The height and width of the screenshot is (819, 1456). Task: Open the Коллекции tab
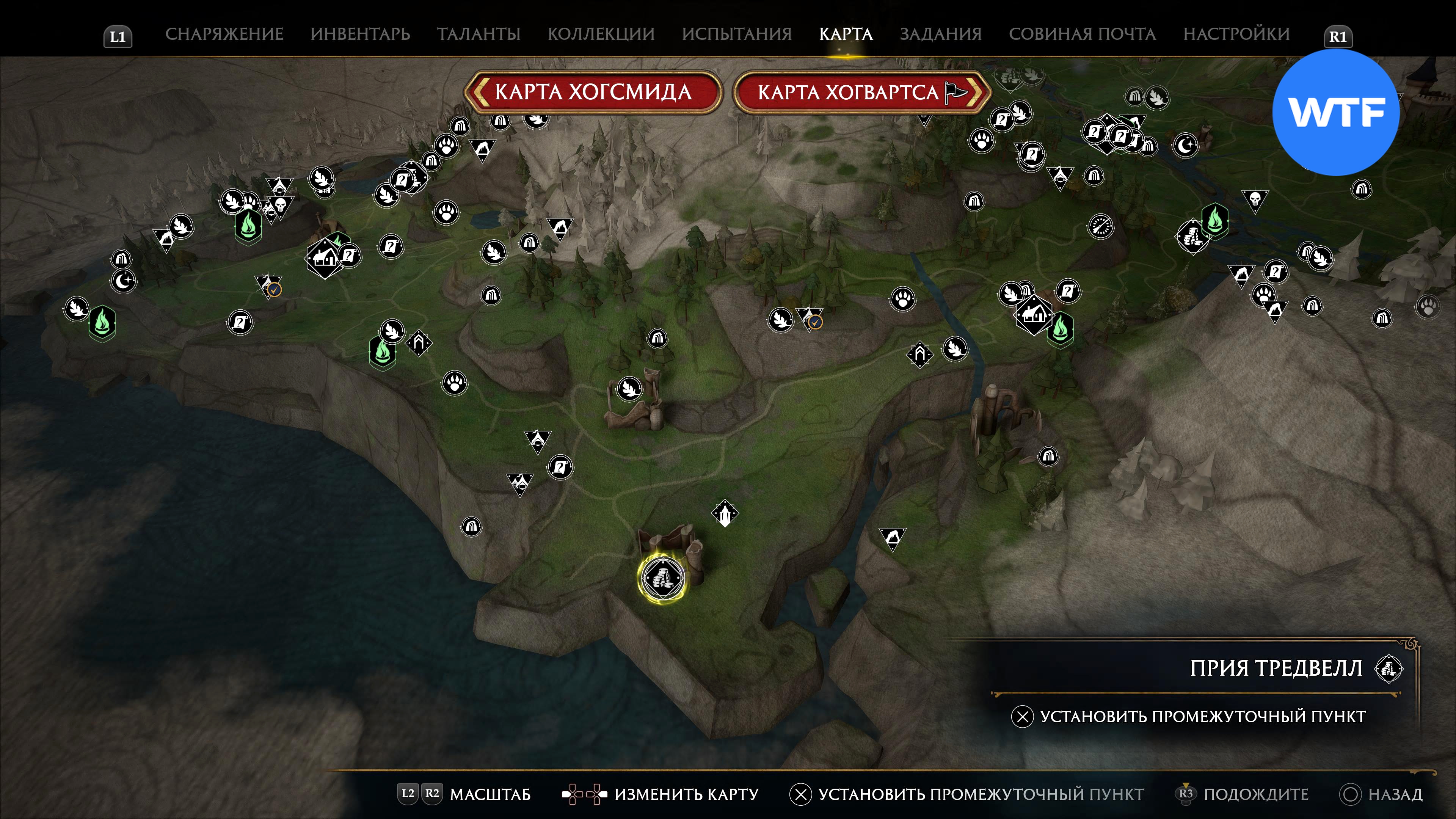601,34
